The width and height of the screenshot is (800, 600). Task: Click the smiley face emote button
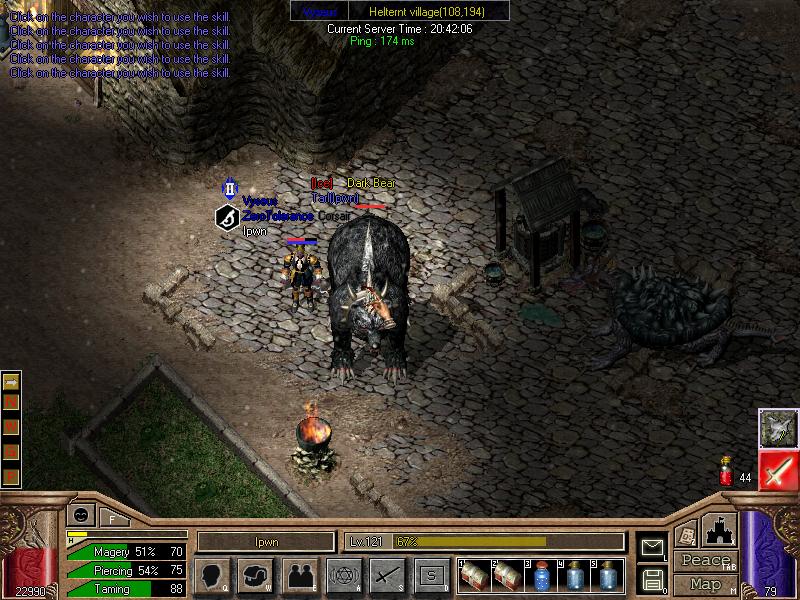coord(81,516)
